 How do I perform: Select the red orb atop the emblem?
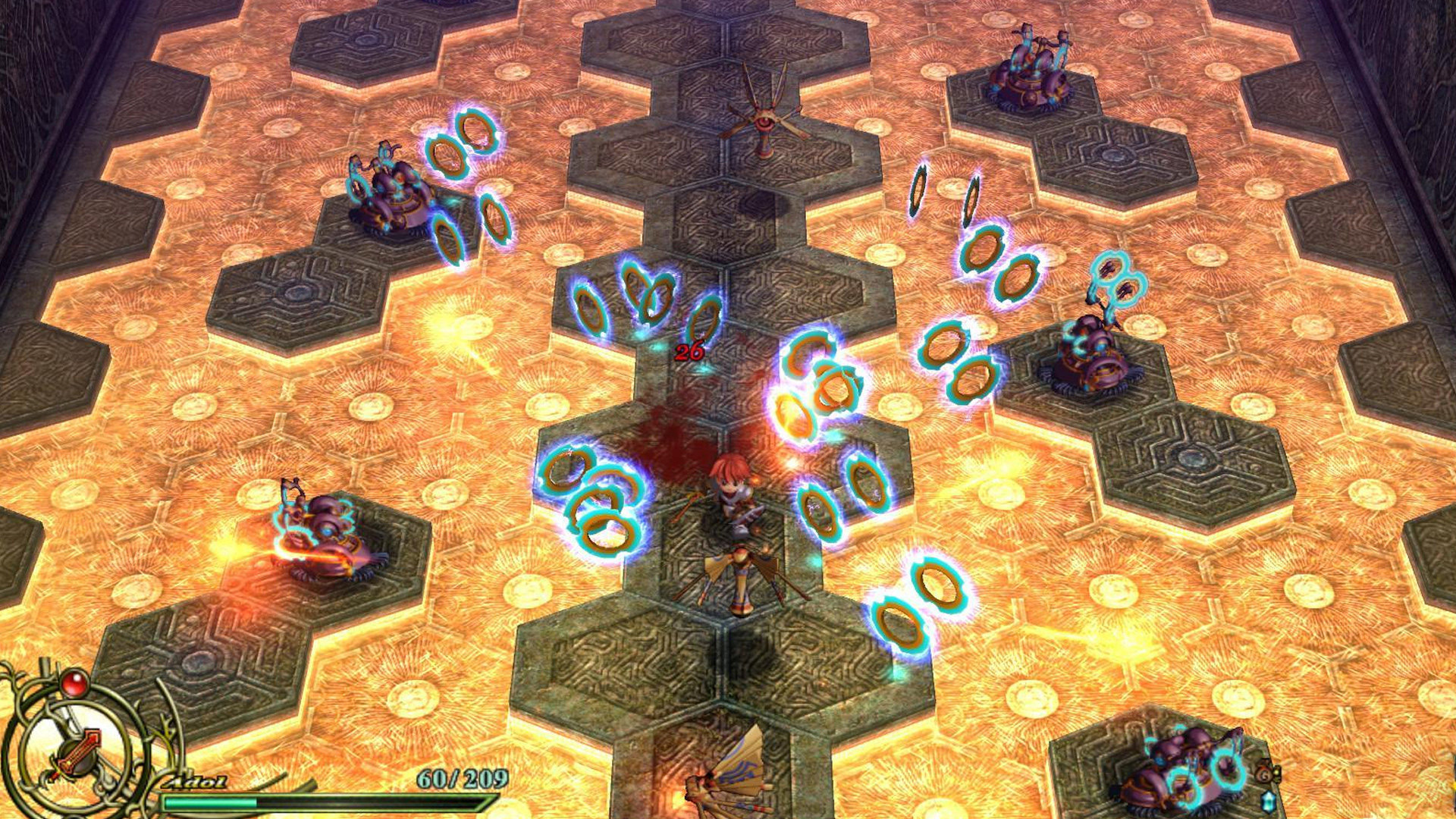[74, 684]
